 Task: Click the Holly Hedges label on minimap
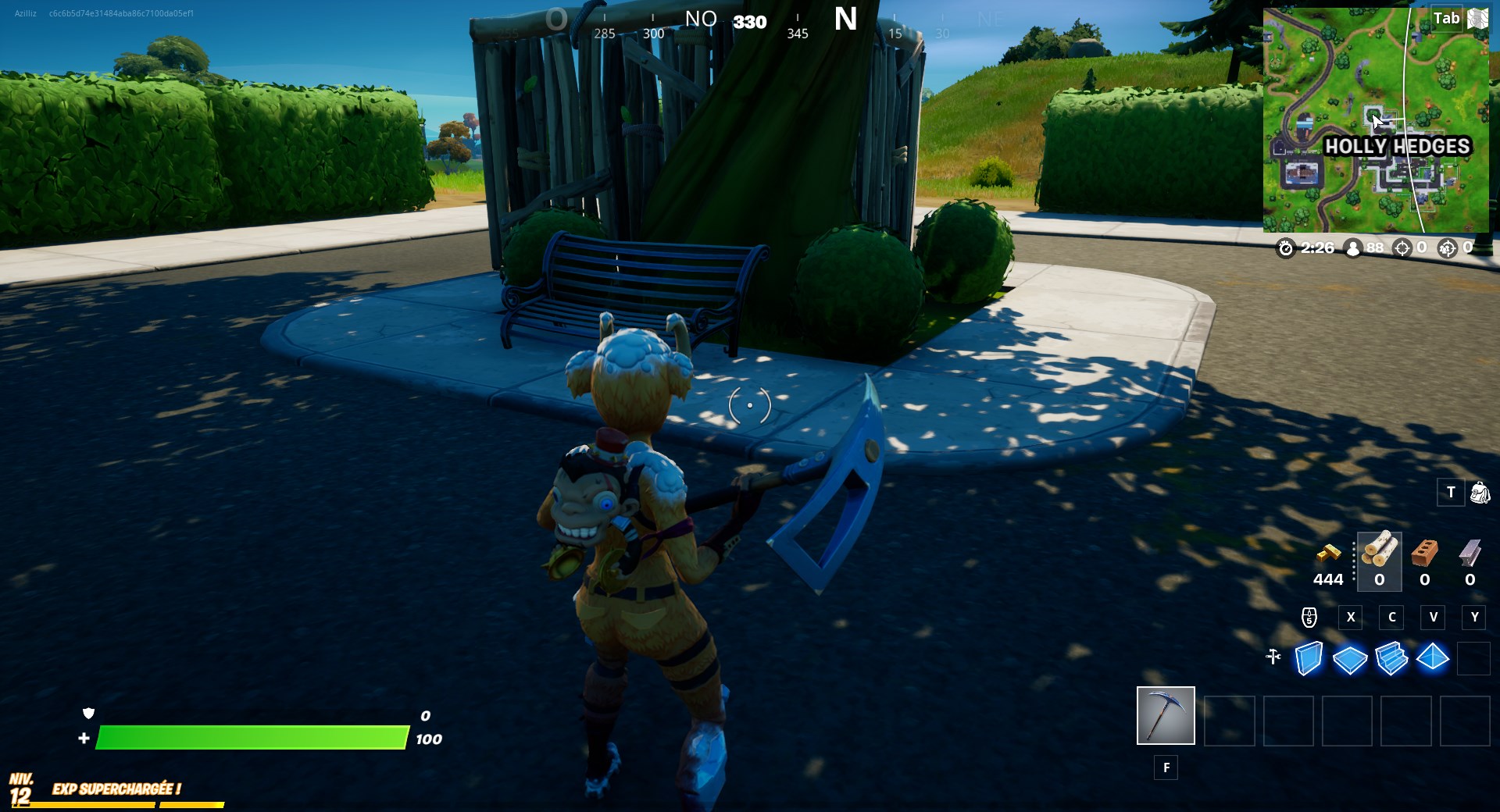1398,145
